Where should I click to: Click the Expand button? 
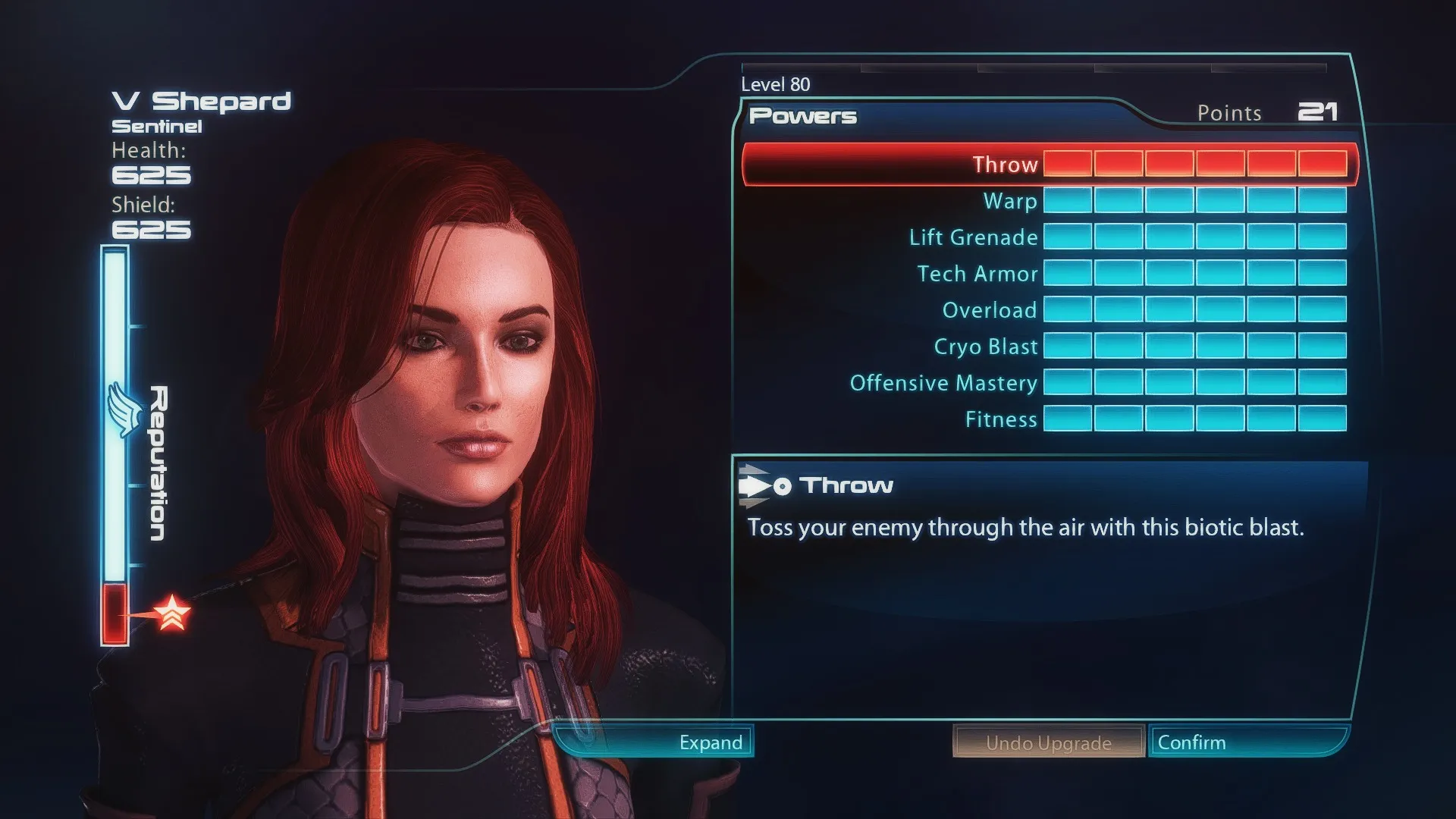pos(710,742)
